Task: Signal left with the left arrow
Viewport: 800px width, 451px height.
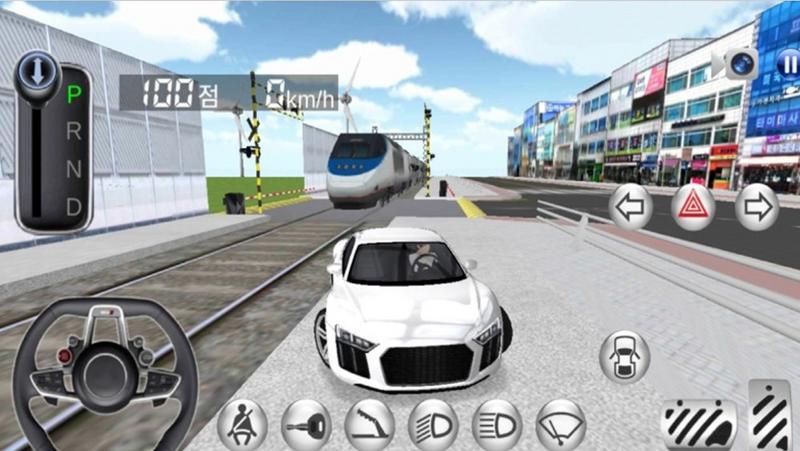Action: (x=631, y=207)
